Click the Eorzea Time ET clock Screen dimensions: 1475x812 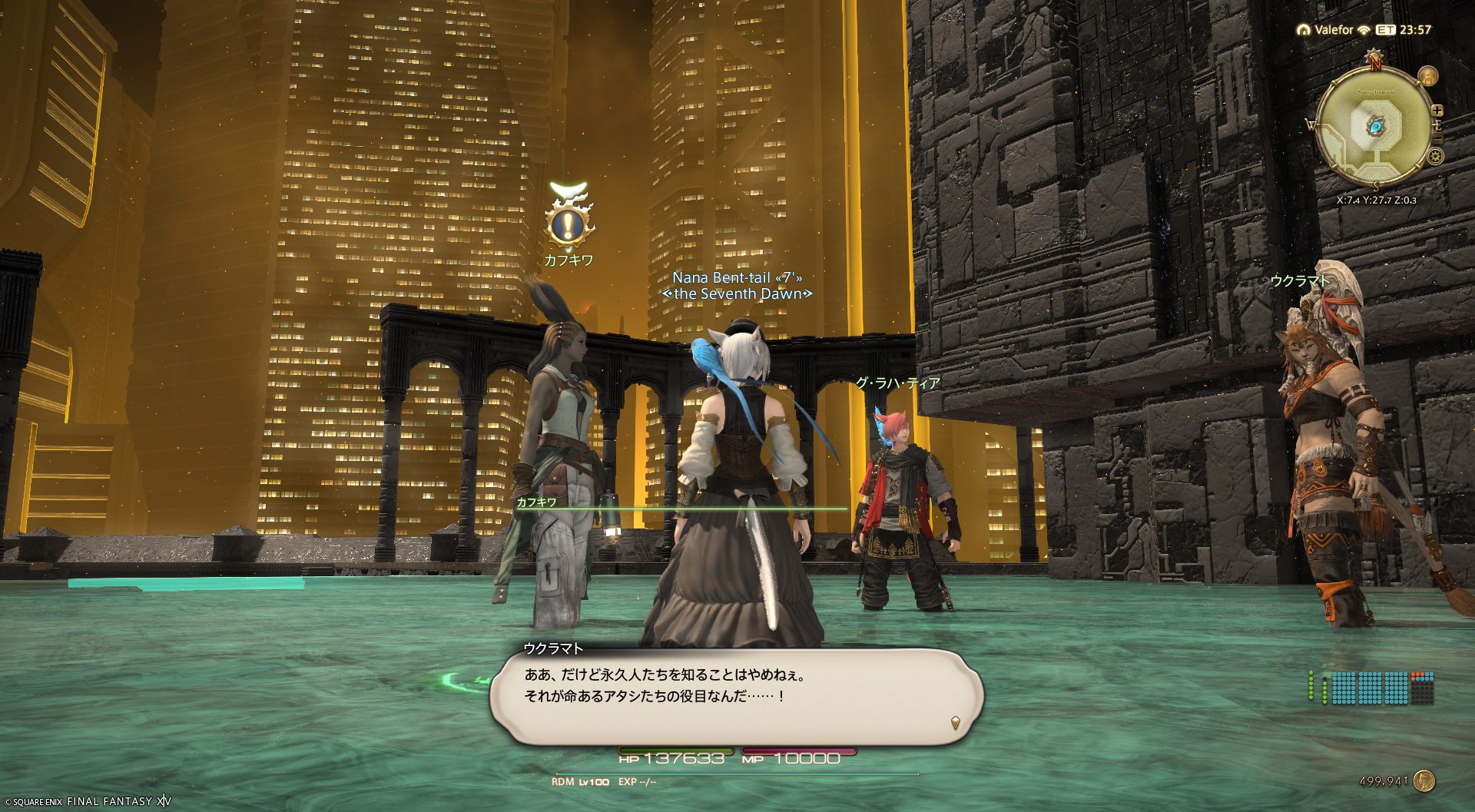[1404, 30]
